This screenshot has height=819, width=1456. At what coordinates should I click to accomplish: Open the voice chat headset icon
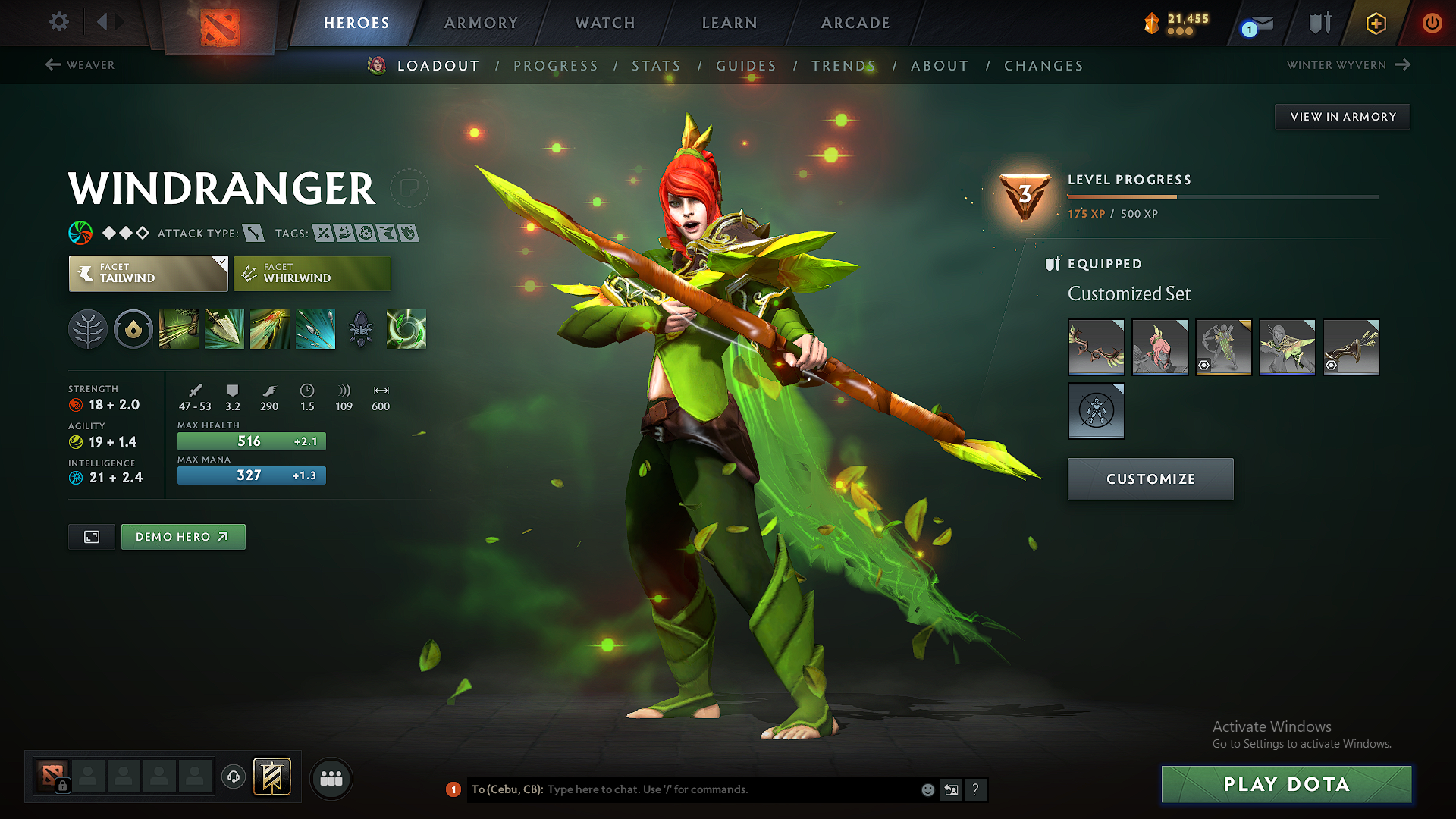tap(233, 778)
